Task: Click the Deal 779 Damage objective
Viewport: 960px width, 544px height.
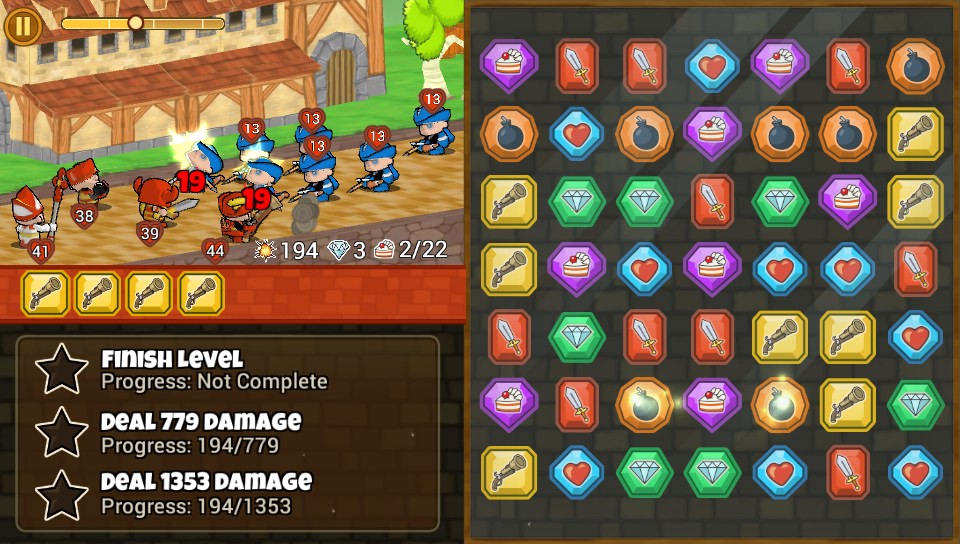Action: 200,432
